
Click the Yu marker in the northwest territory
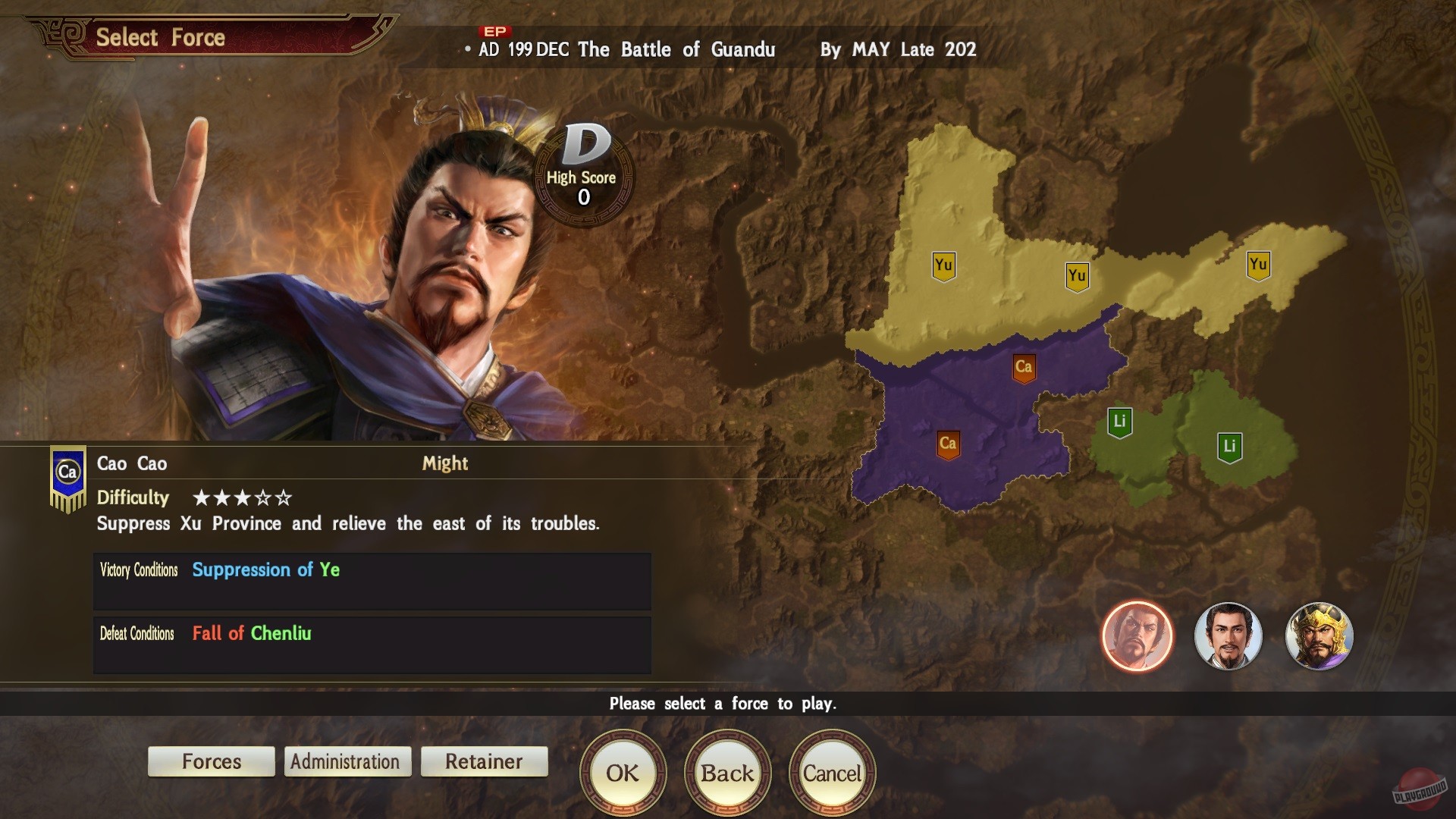[943, 267]
